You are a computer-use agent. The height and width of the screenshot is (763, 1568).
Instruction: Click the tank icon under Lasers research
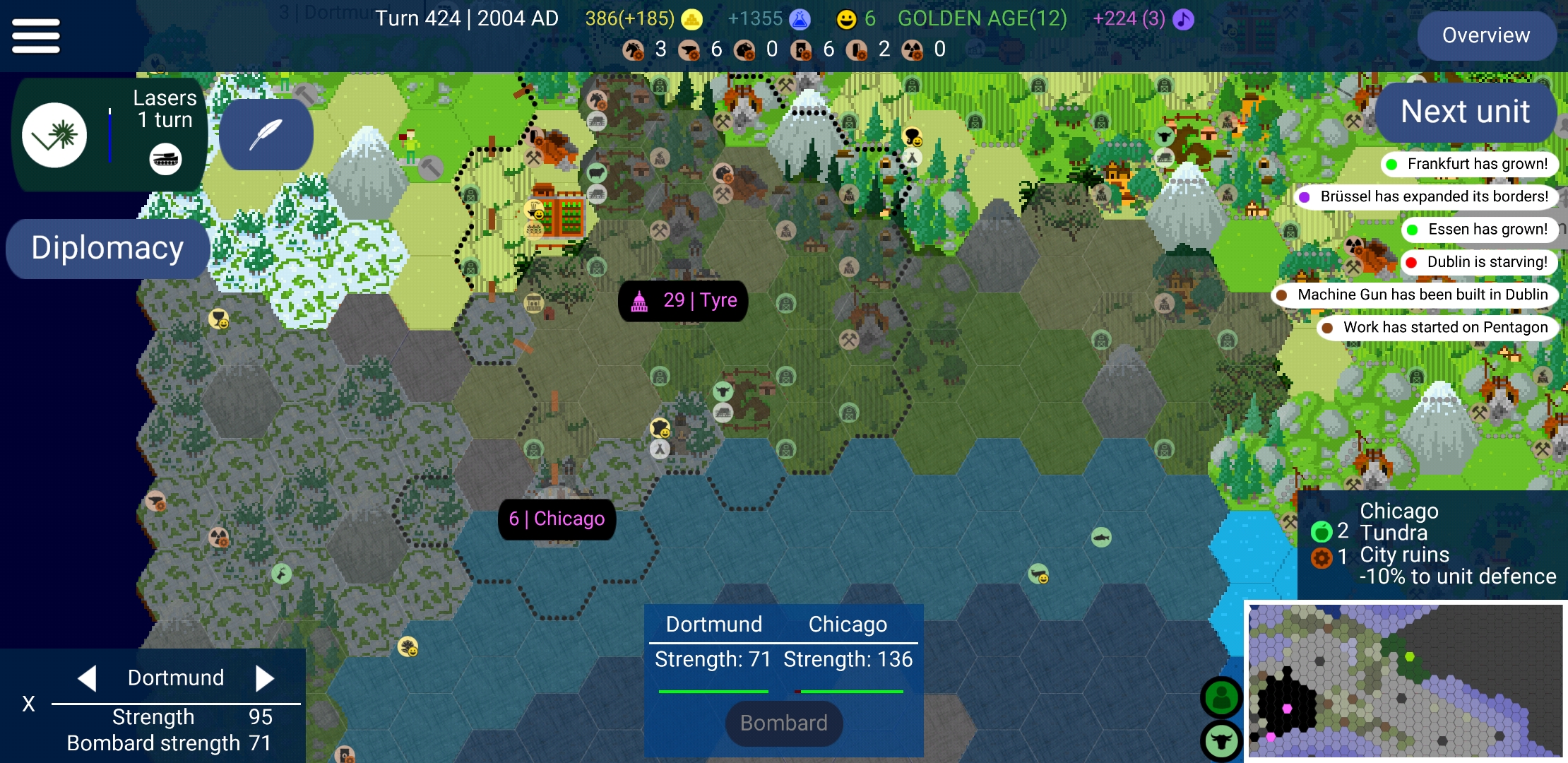tap(167, 159)
